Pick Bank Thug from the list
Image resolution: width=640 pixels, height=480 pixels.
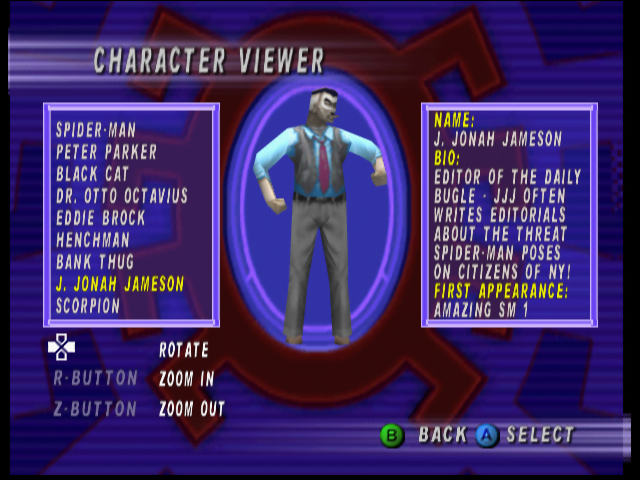pos(95,262)
